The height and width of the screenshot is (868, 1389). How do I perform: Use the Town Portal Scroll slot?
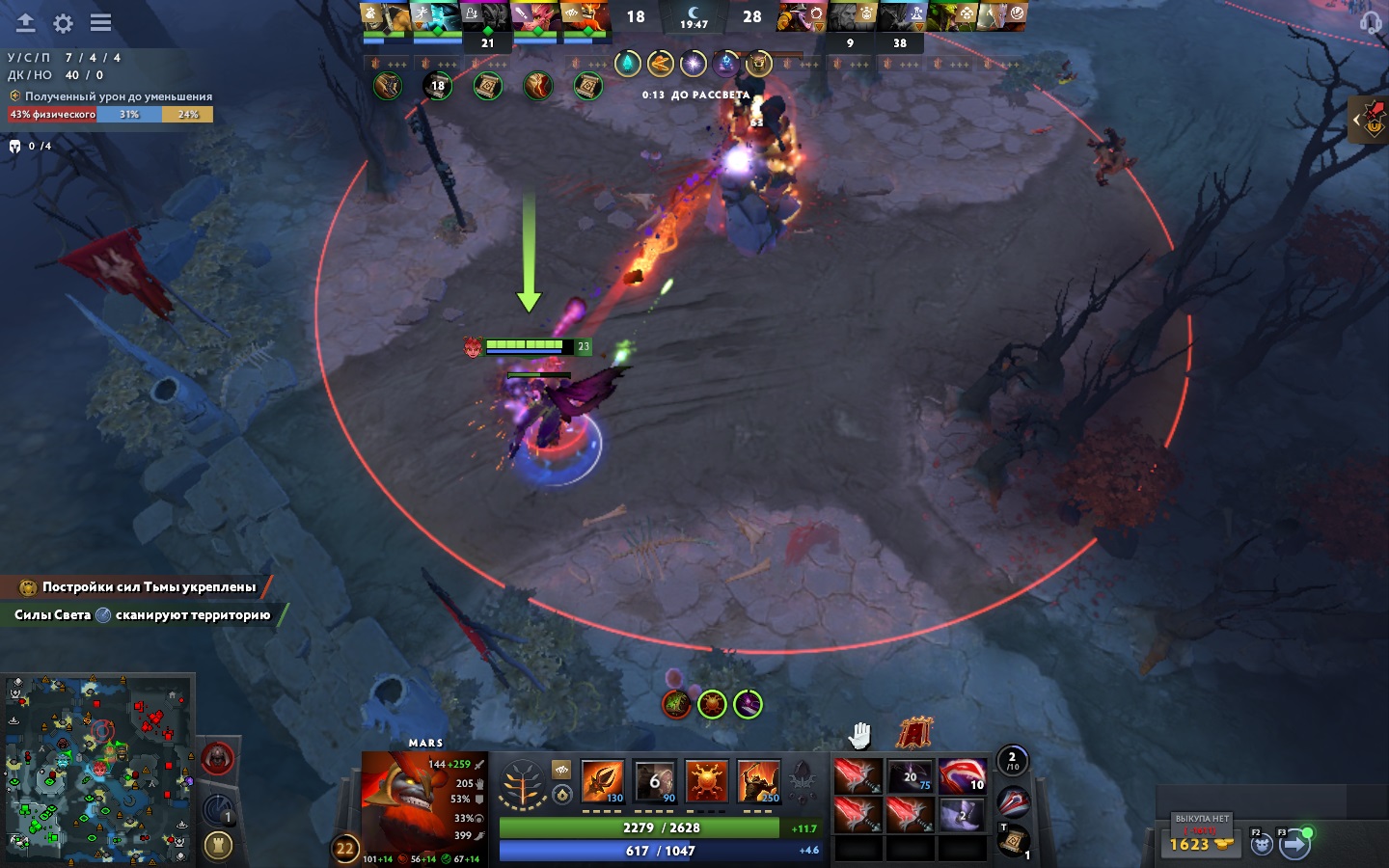1013,841
